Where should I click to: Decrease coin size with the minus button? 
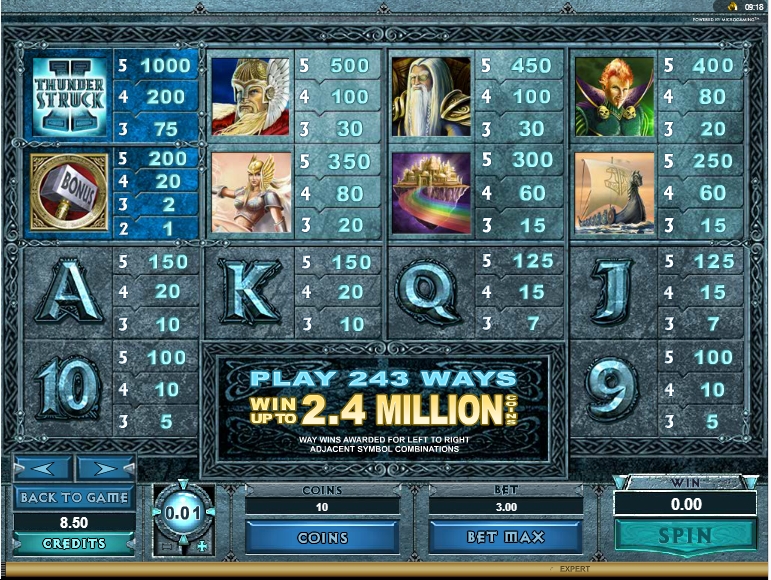pyautogui.click(x=165, y=546)
